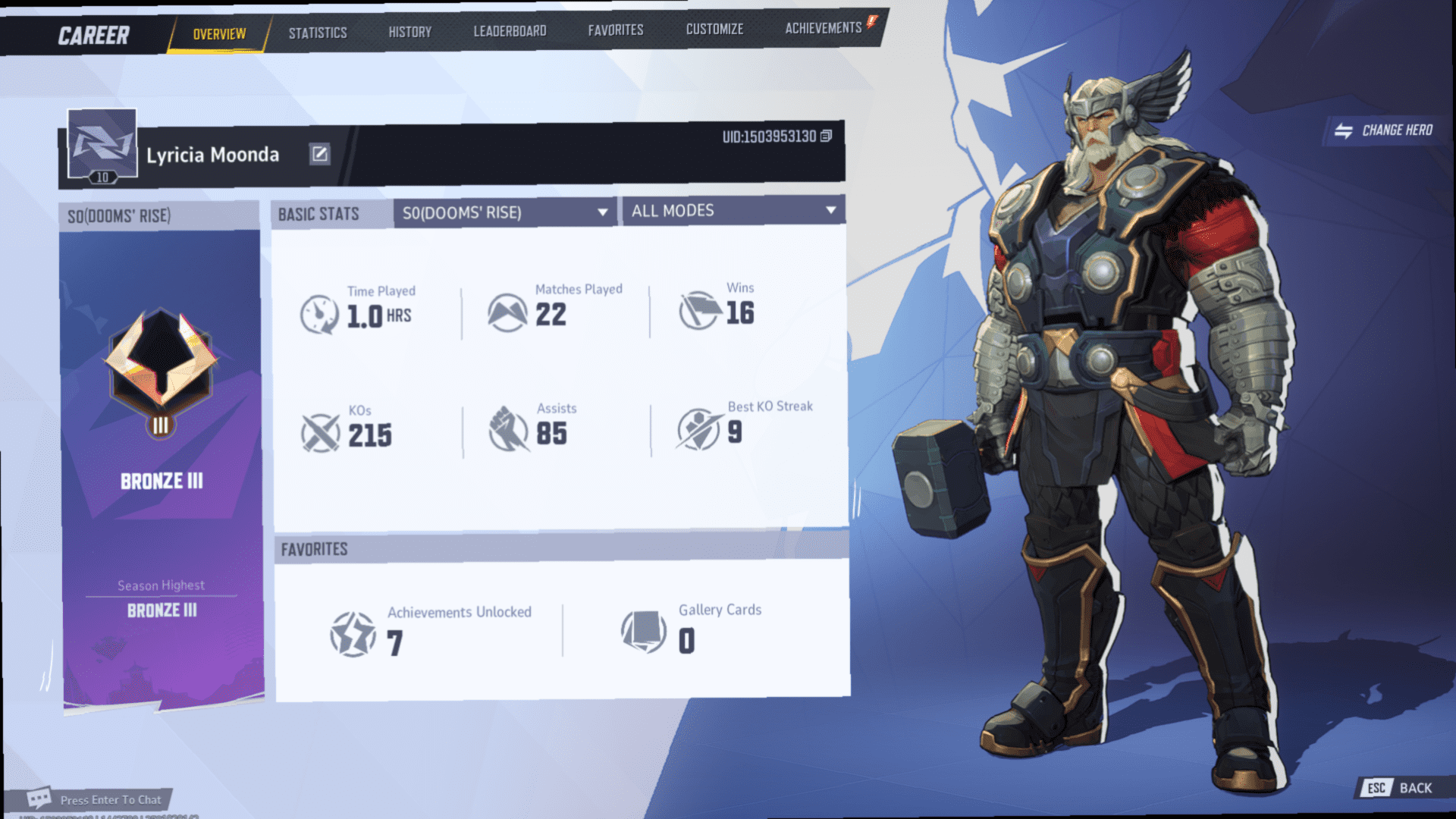Open the All Modes mode filter dropdown

tap(732, 210)
